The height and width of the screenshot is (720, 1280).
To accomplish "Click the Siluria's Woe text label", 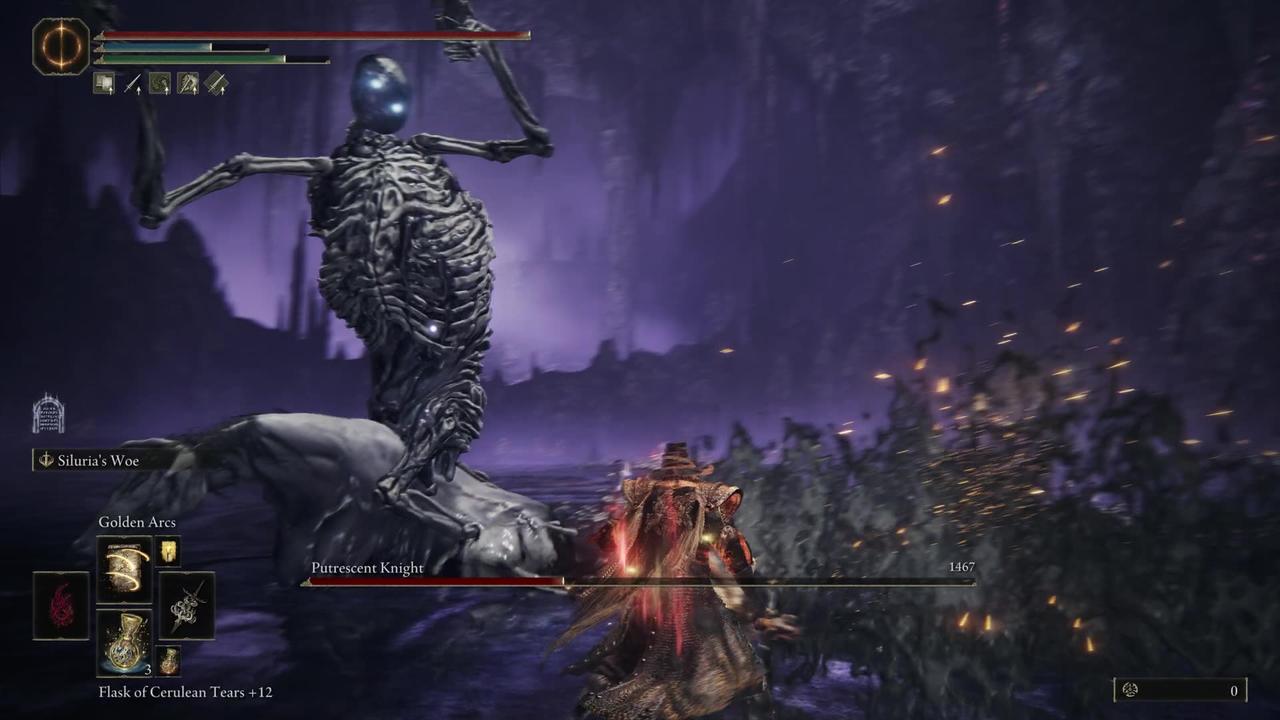I will click(x=98, y=460).
